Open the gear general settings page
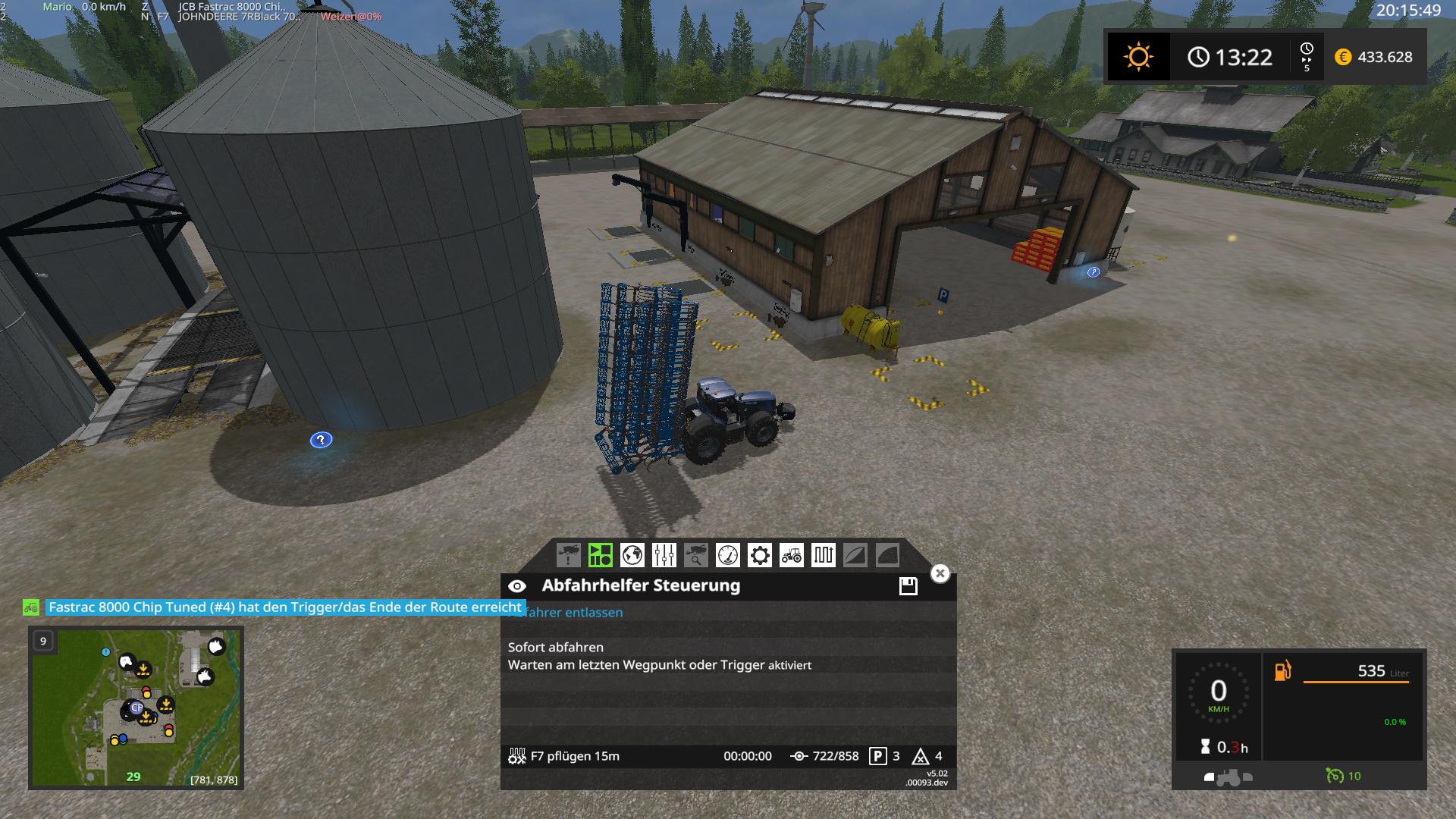Image resolution: width=1456 pixels, height=819 pixels. click(x=759, y=555)
